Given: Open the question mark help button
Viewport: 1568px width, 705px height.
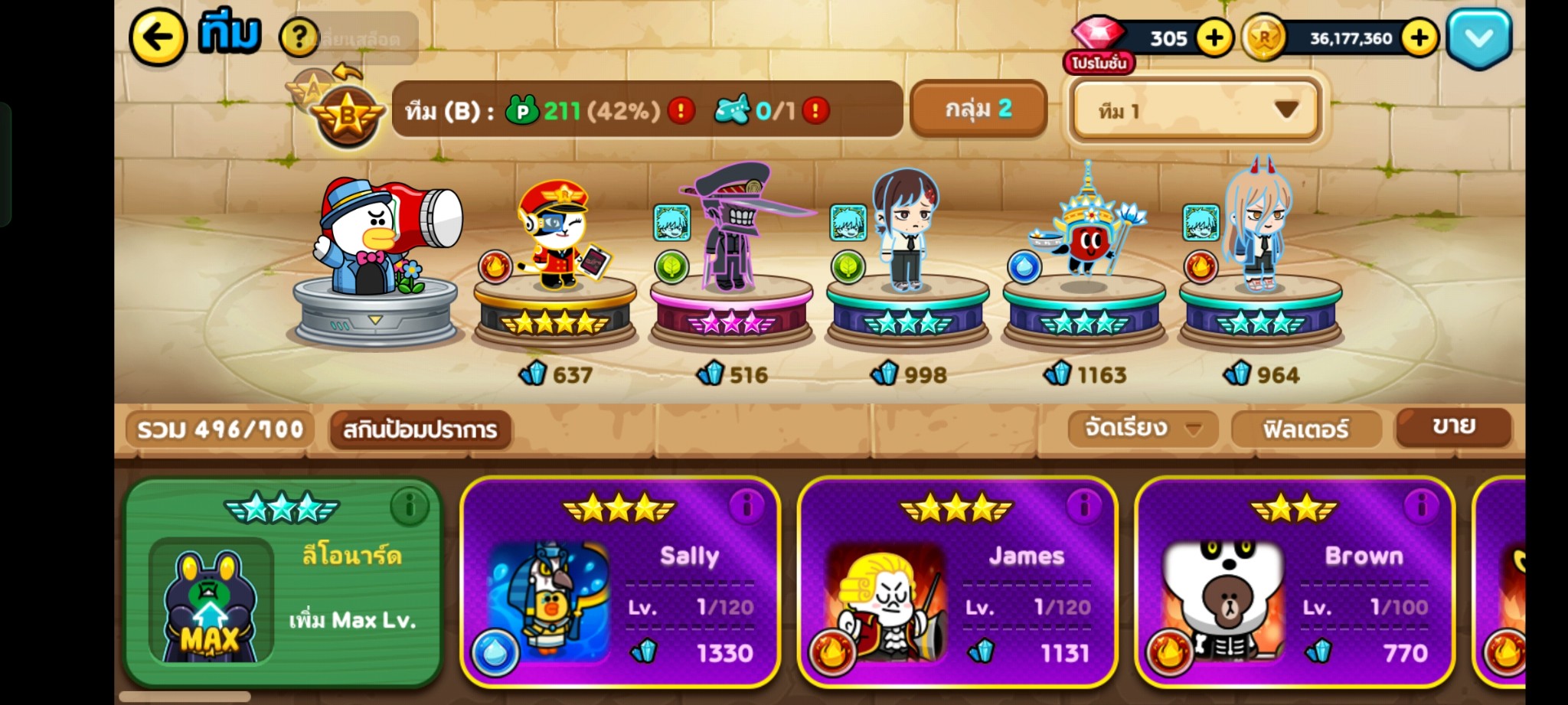Looking at the screenshot, I should click(x=299, y=37).
